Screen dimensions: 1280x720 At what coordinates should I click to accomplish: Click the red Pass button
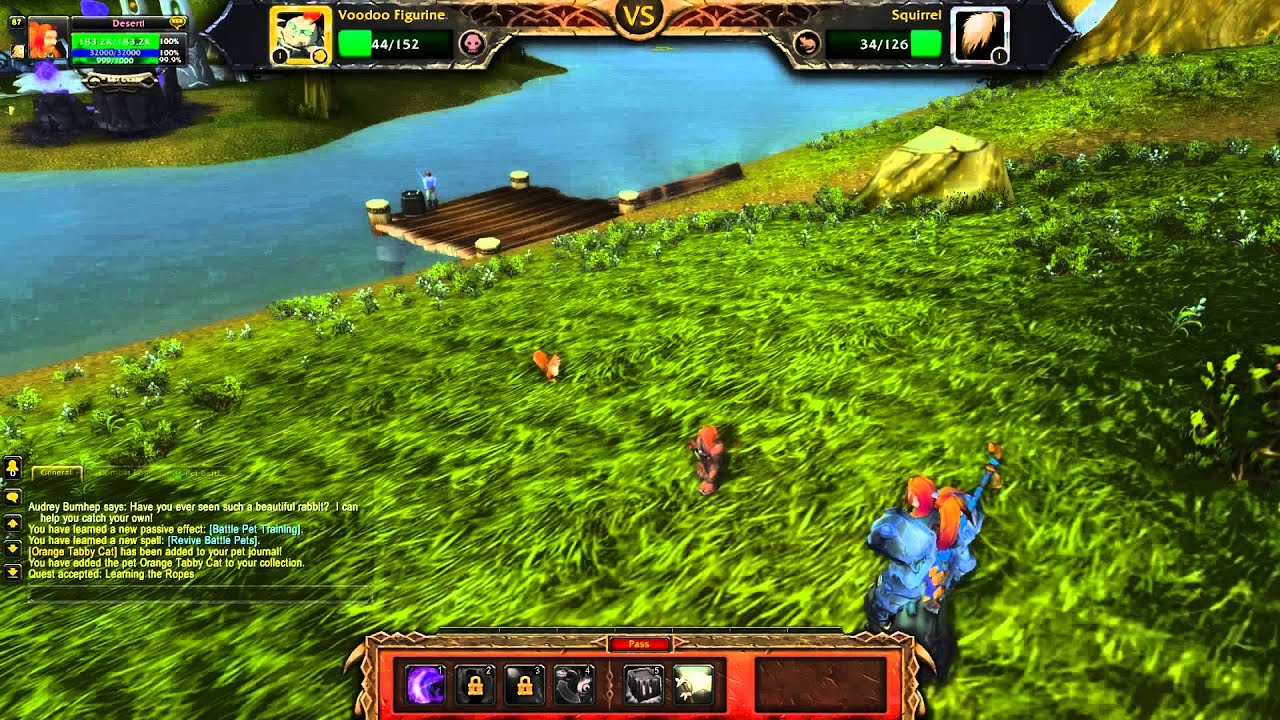click(639, 645)
